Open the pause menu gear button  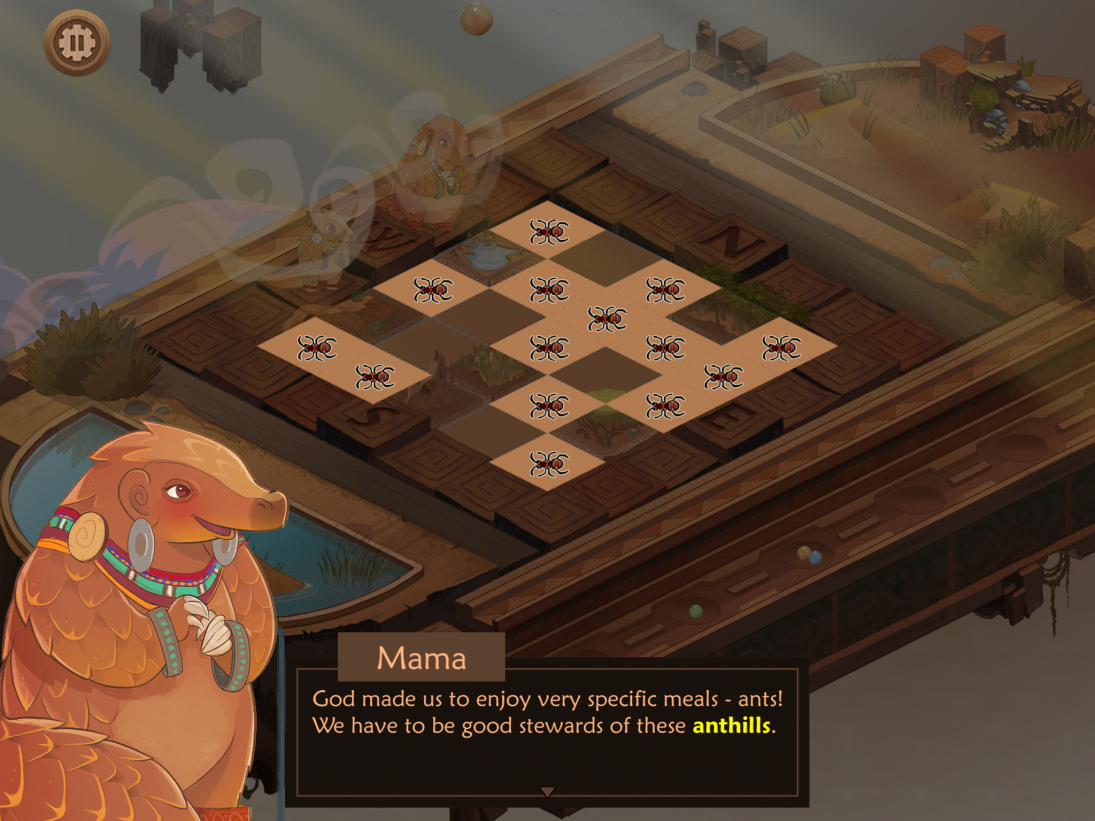coord(77,42)
